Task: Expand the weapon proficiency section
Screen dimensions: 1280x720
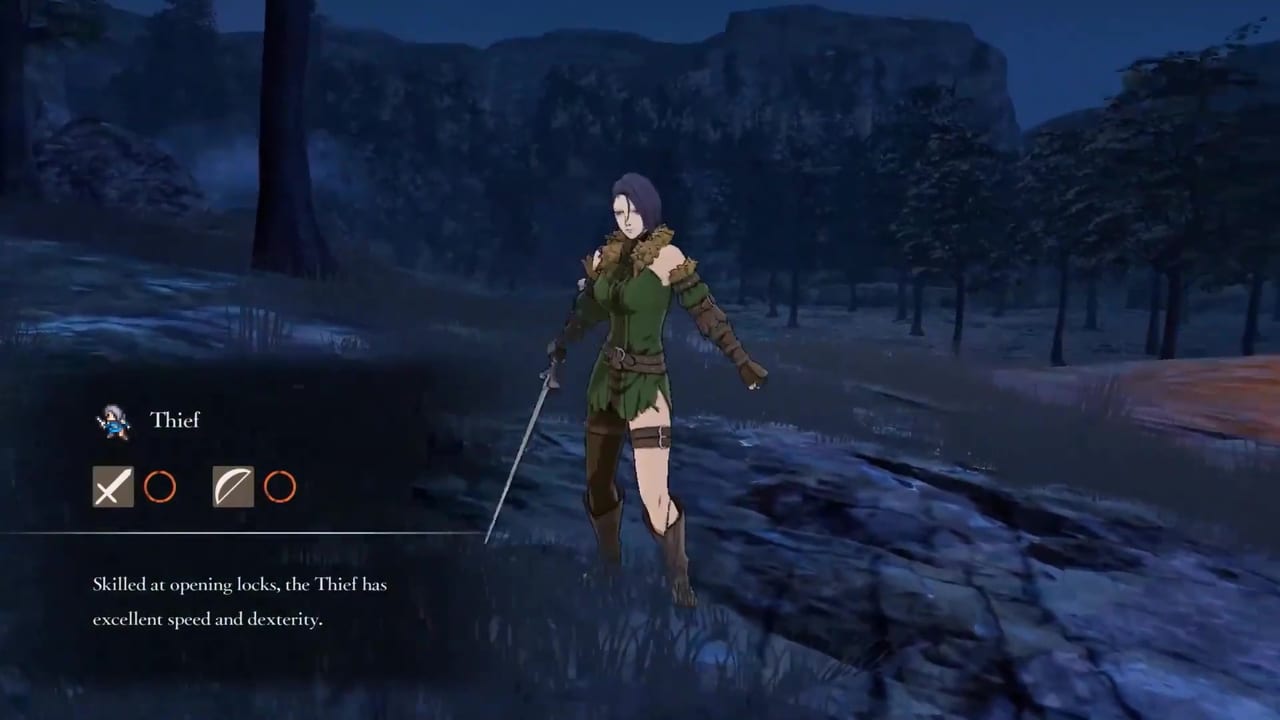Action: tap(195, 487)
